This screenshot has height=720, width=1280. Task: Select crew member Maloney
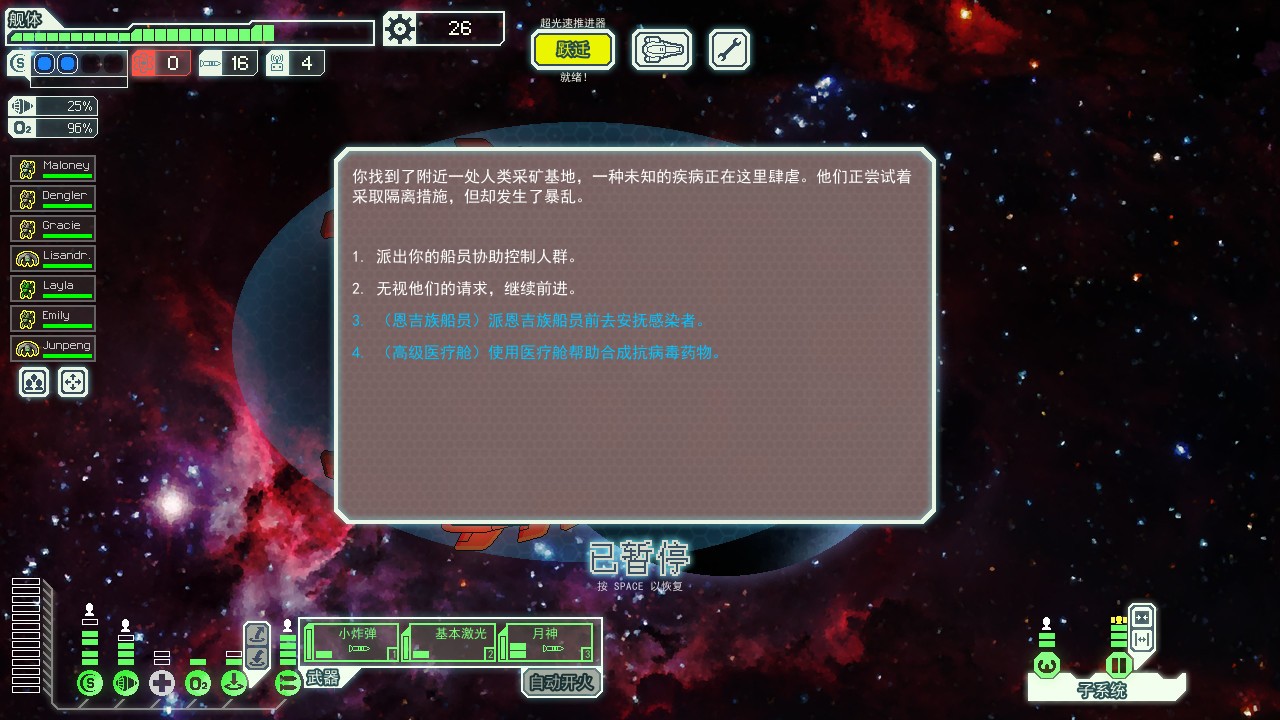(x=52, y=167)
